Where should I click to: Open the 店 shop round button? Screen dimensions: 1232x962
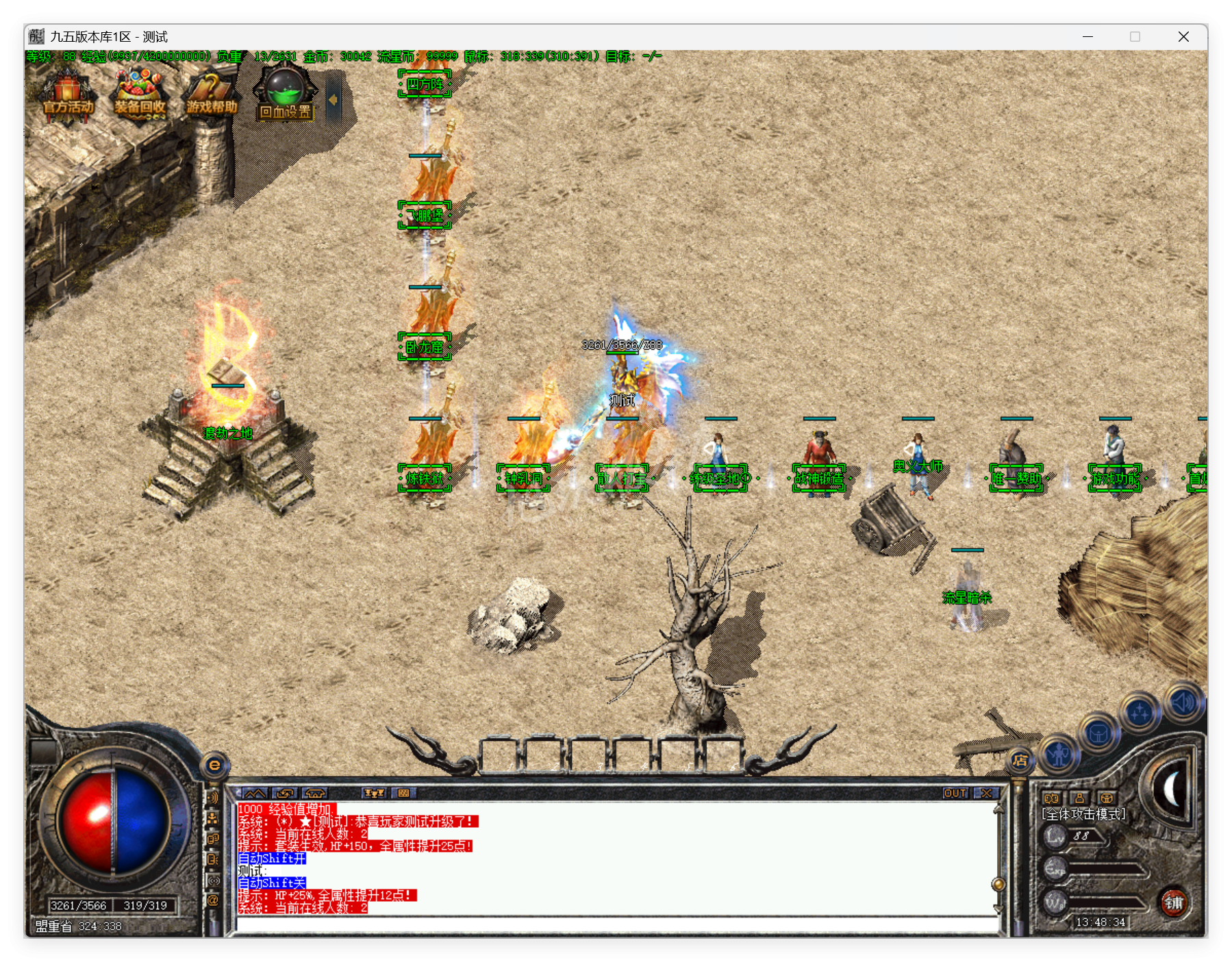coord(1020,760)
